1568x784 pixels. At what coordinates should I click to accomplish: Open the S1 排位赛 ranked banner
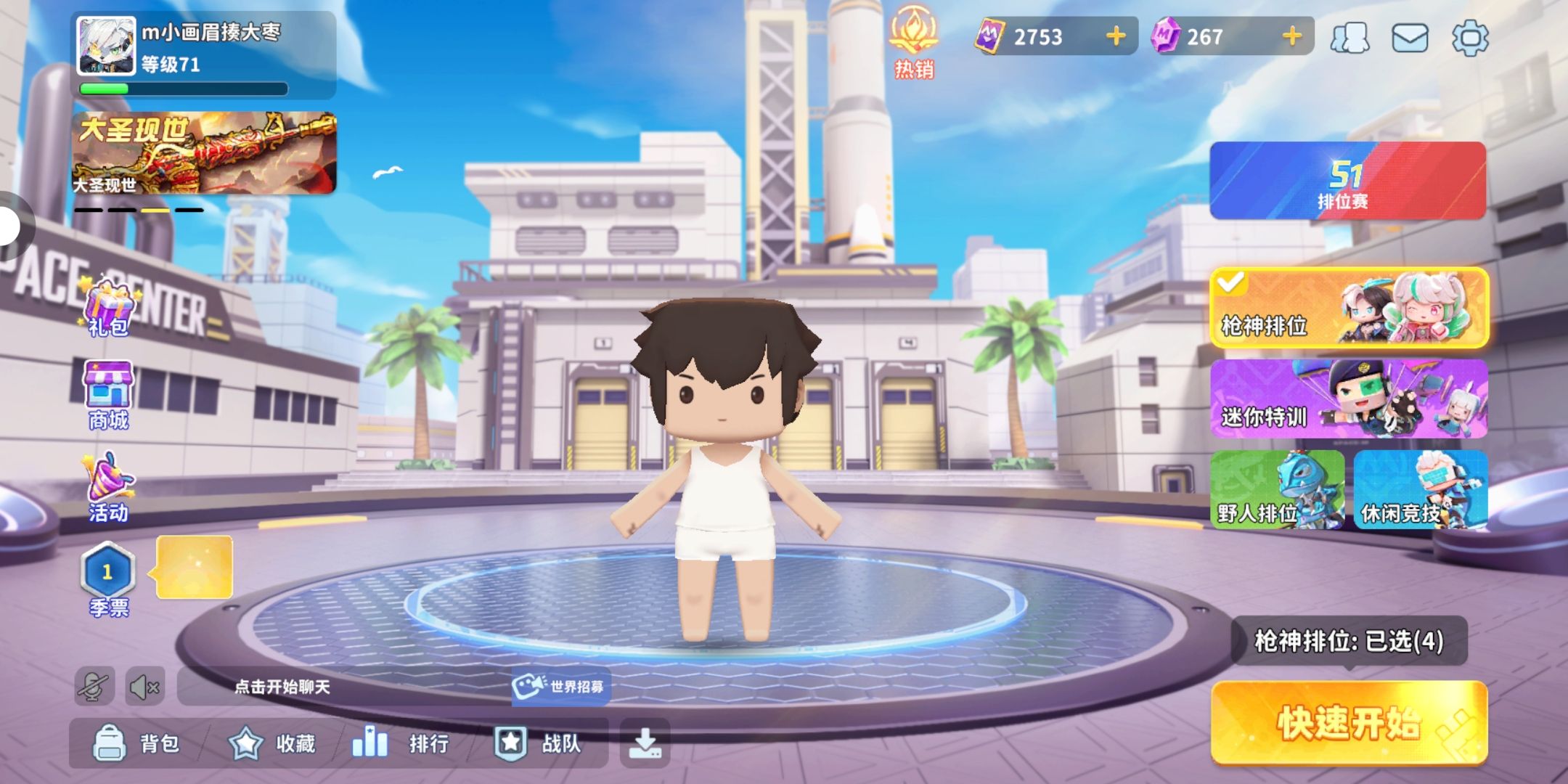(x=1347, y=181)
